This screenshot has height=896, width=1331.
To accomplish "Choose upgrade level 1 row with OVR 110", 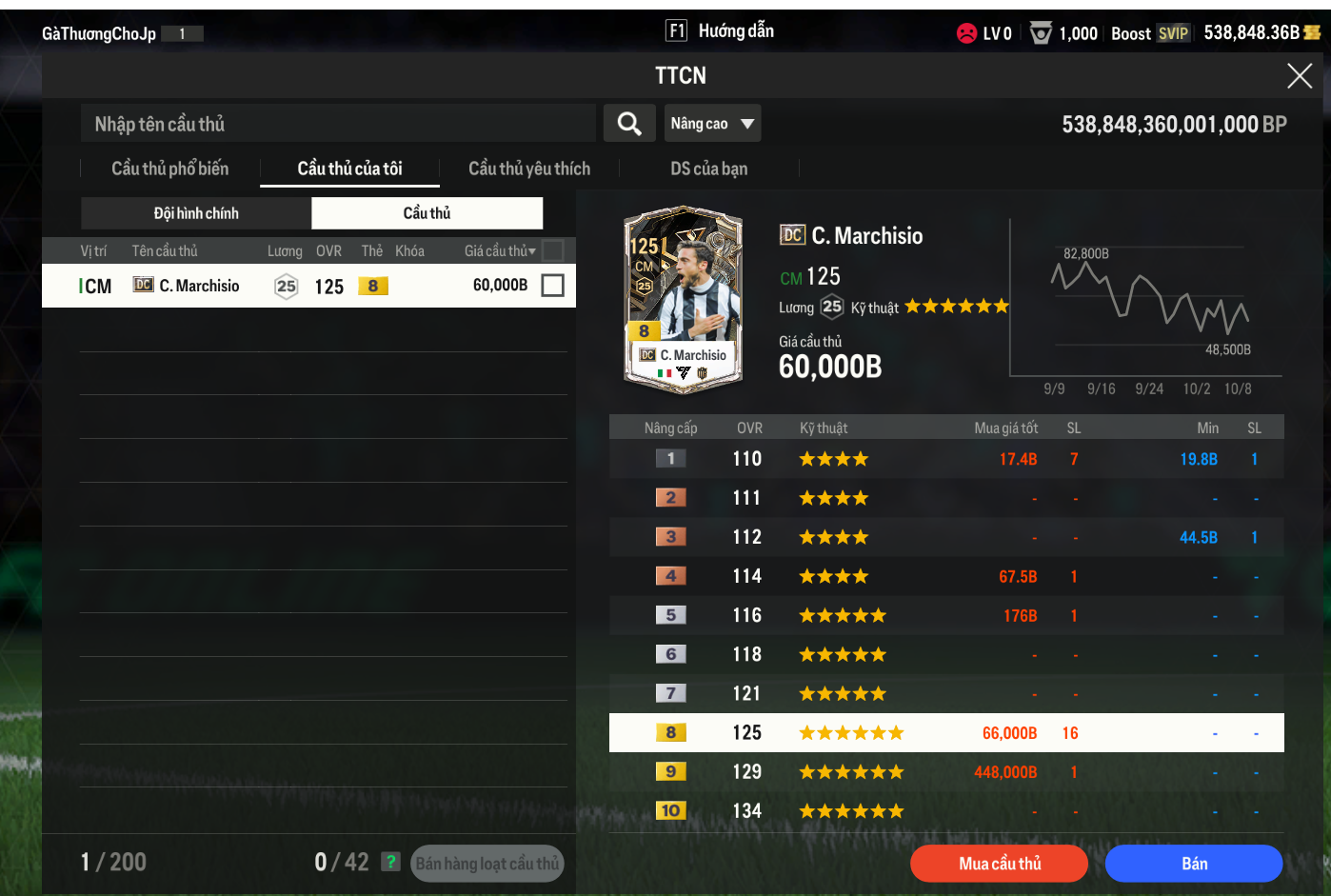I will [946, 459].
